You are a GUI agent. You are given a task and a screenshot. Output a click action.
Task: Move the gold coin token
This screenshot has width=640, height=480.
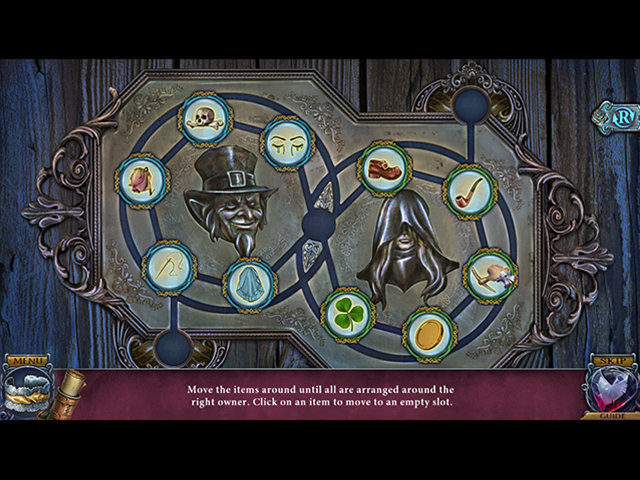[x=429, y=334]
